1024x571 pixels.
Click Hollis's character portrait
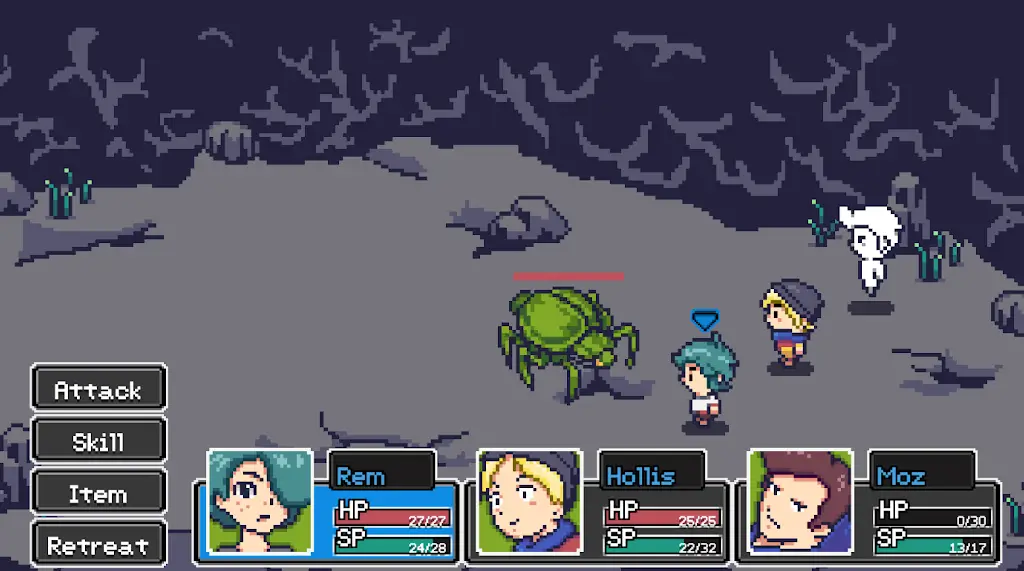click(x=529, y=502)
